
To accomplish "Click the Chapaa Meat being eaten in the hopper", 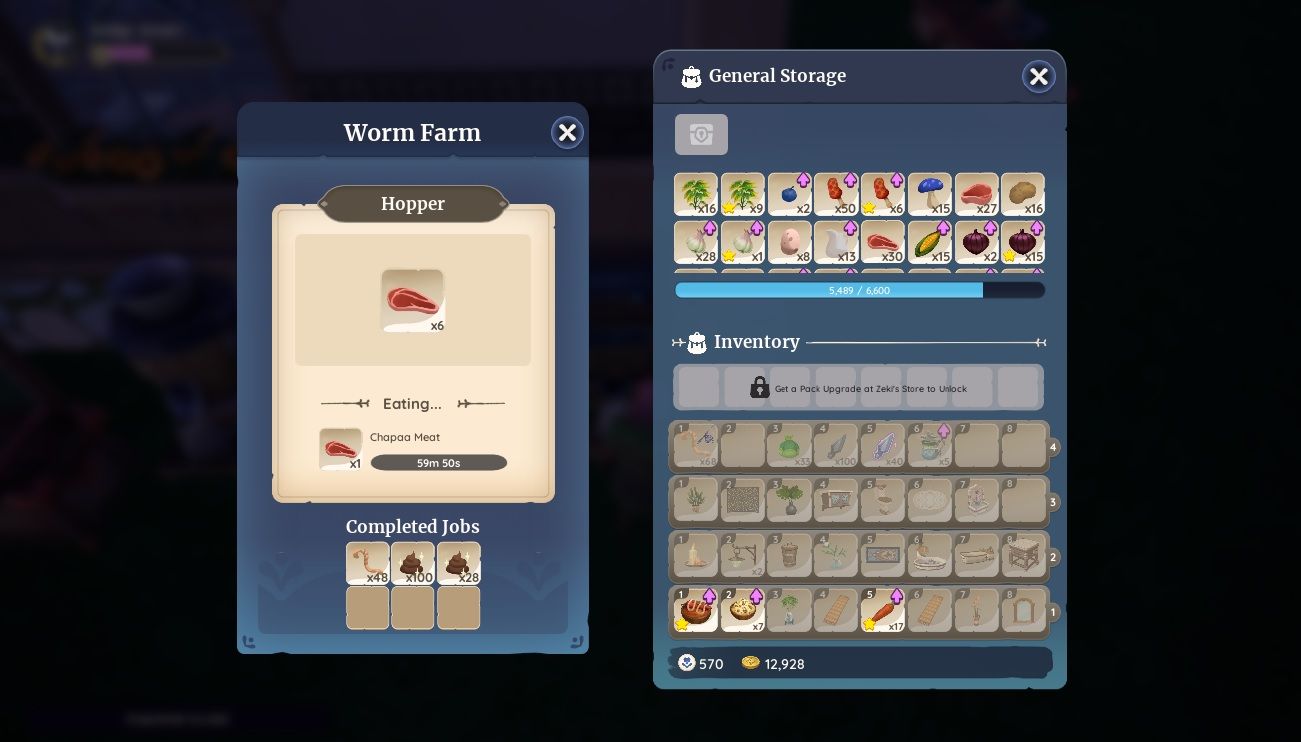I will pyautogui.click(x=340, y=448).
